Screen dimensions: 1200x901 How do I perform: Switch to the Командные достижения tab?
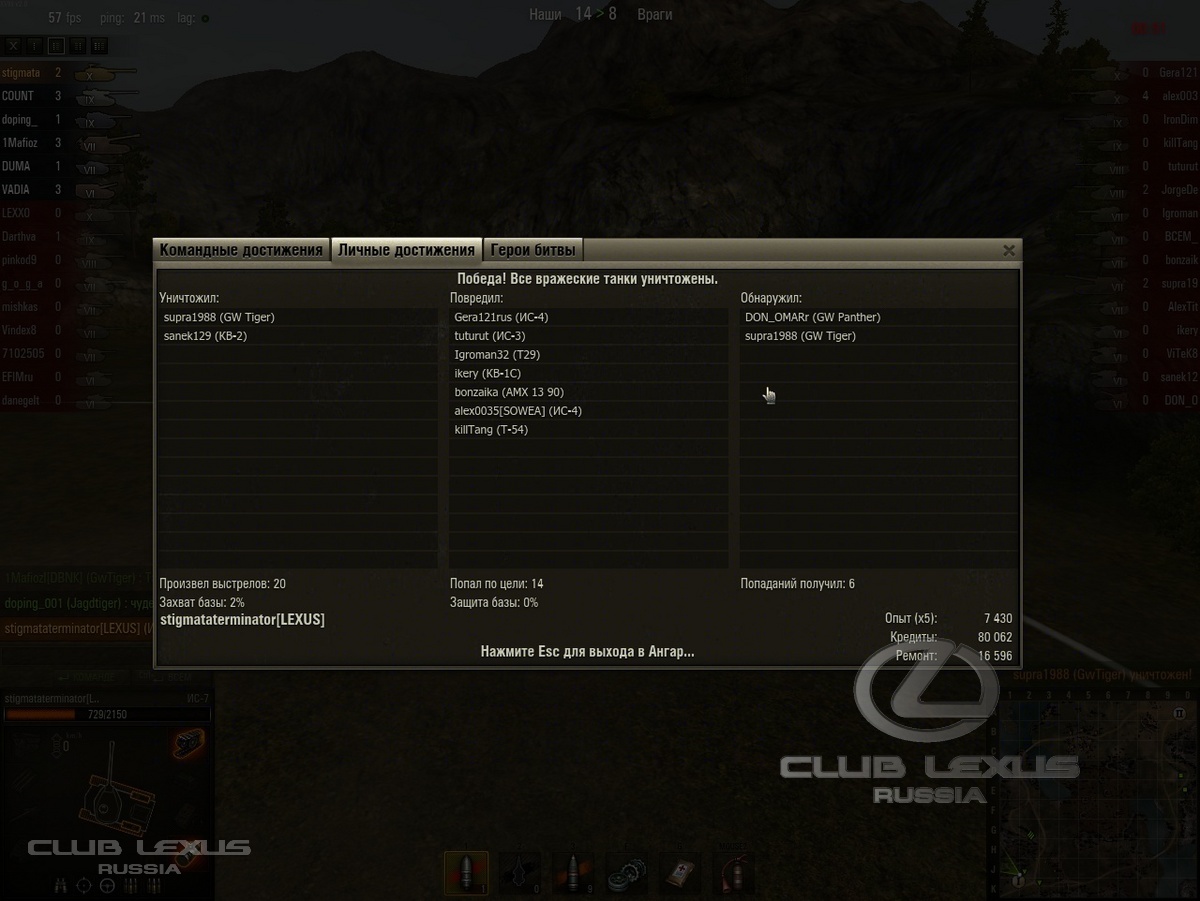tap(241, 250)
